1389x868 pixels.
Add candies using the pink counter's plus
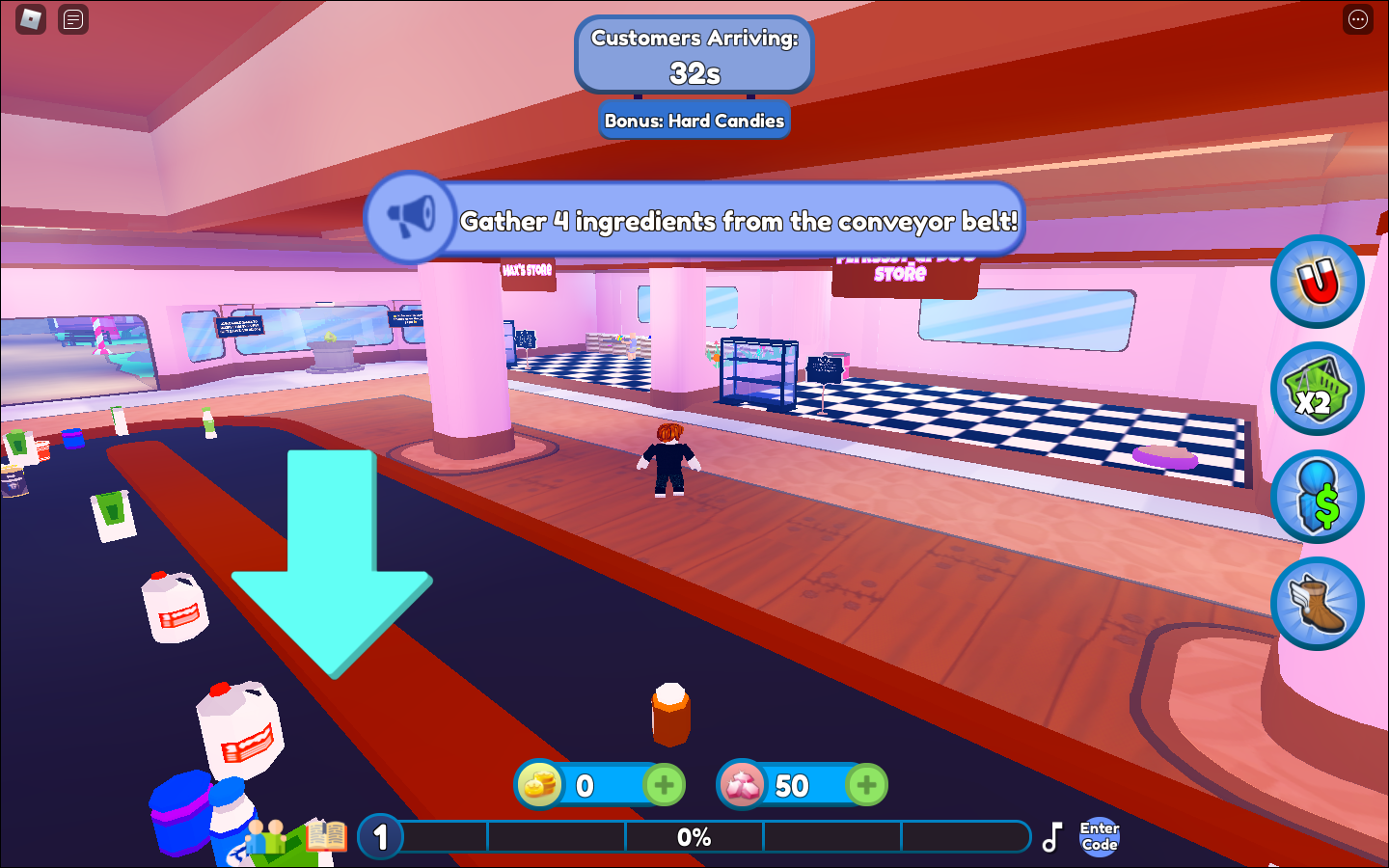[867, 785]
